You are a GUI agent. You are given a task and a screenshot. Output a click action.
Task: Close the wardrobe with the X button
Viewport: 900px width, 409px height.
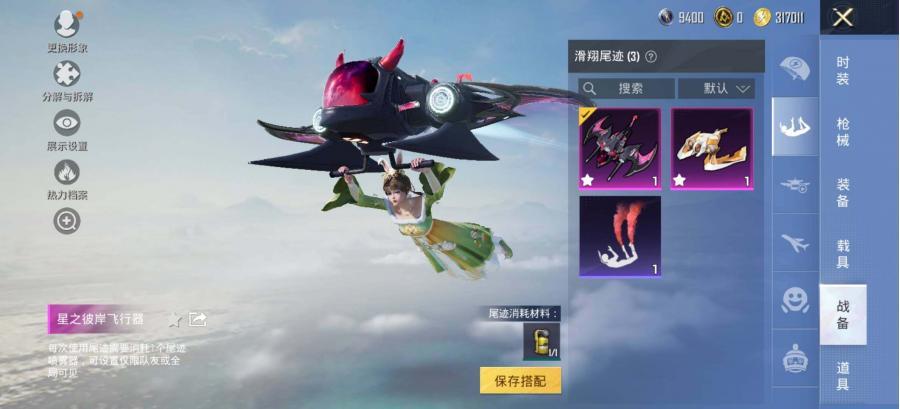click(843, 17)
